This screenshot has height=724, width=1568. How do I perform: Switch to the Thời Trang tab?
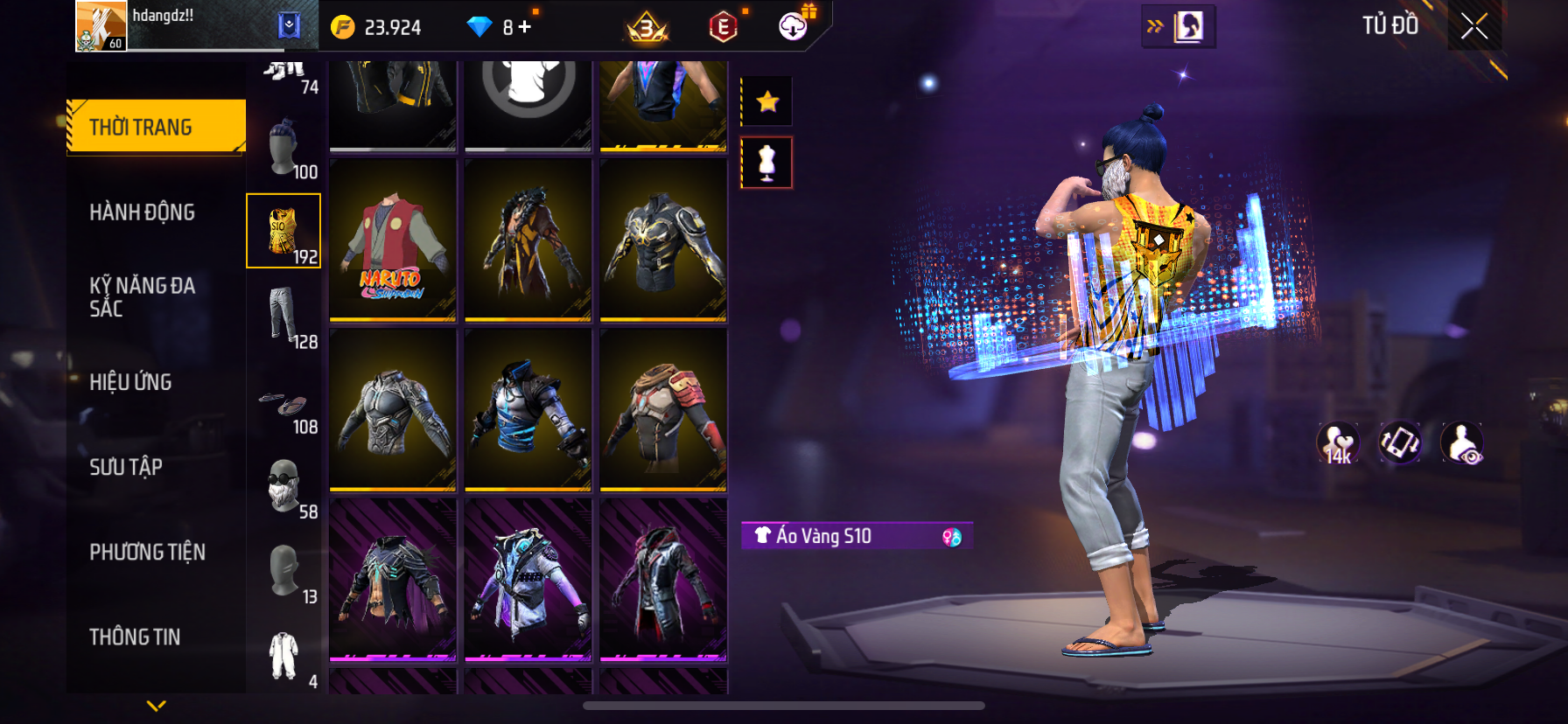click(x=157, y=127)
